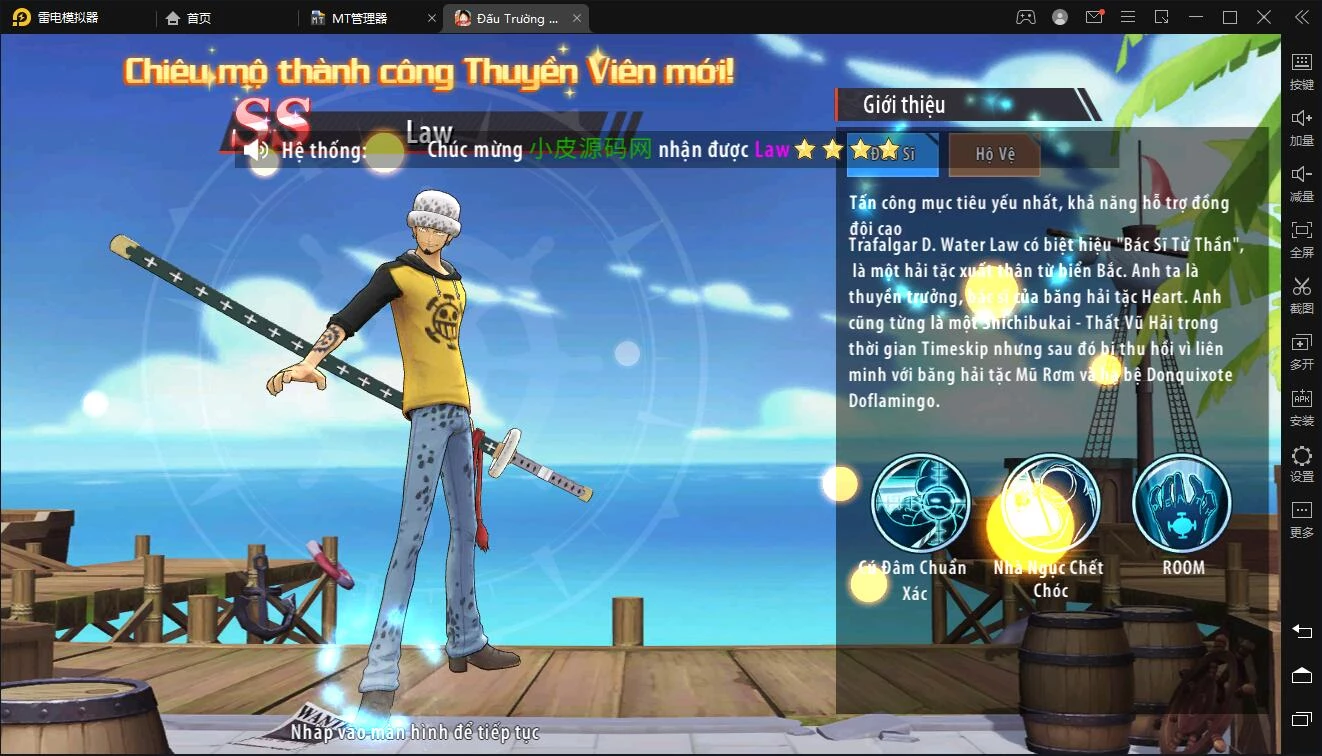Image resolution: width=1322 pixels, height=756 pixels.
Task: Toggle 全屏 fullscreen mode
Action: pos(1301,237)
